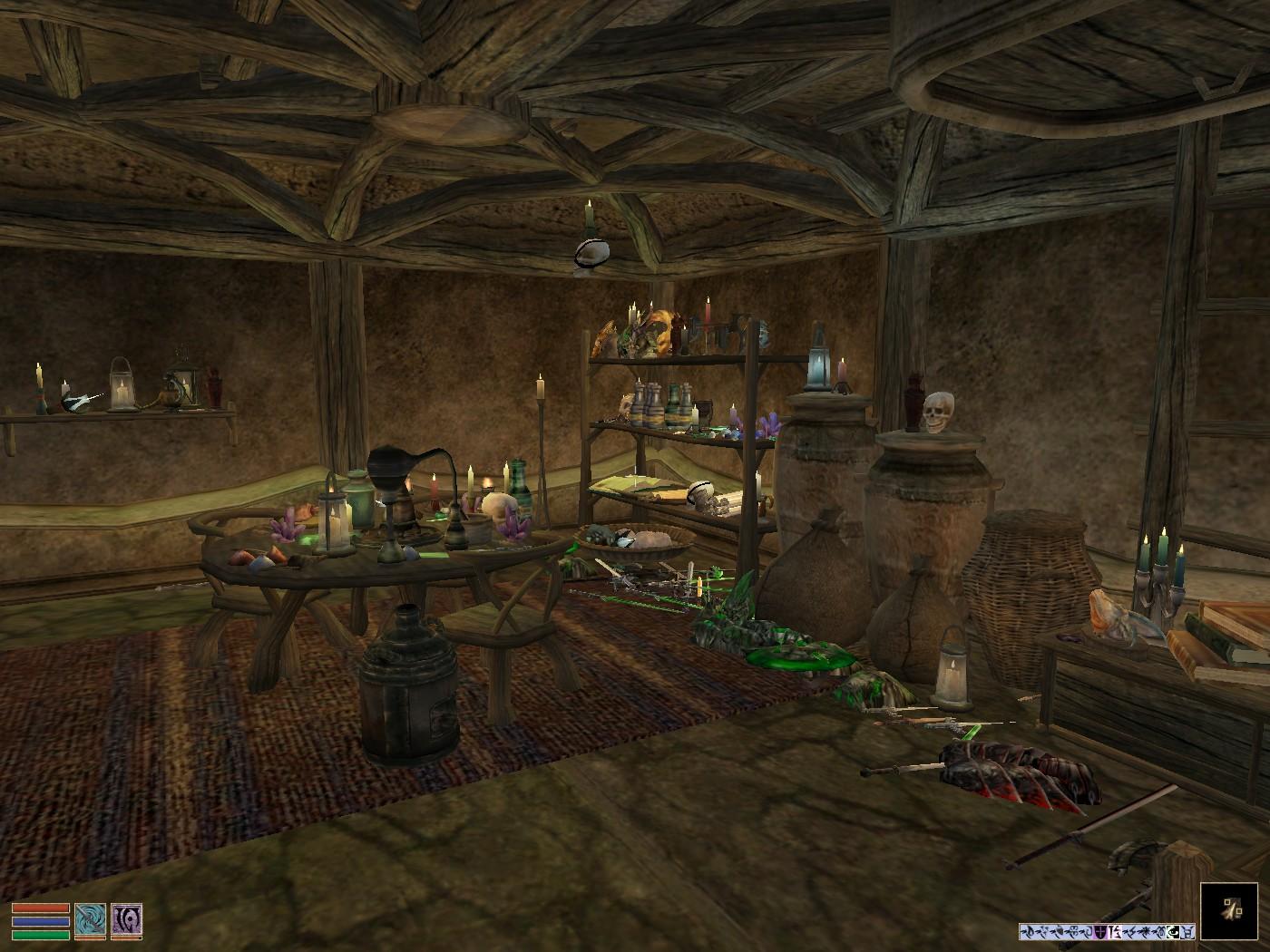Click the eye-shaped active effect icon

(1173, 931)
